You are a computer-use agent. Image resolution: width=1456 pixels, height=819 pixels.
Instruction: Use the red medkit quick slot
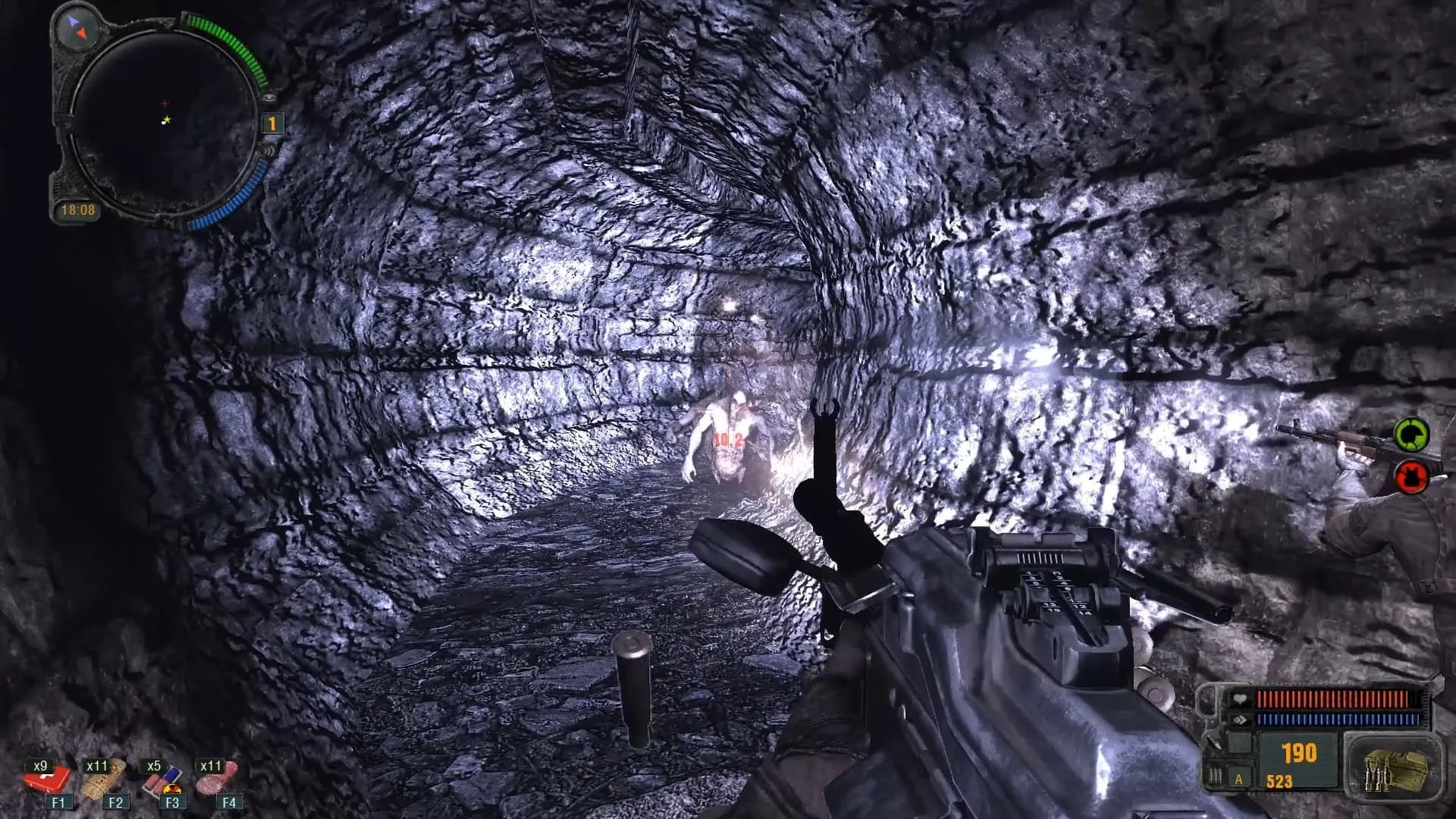[50, 779]
